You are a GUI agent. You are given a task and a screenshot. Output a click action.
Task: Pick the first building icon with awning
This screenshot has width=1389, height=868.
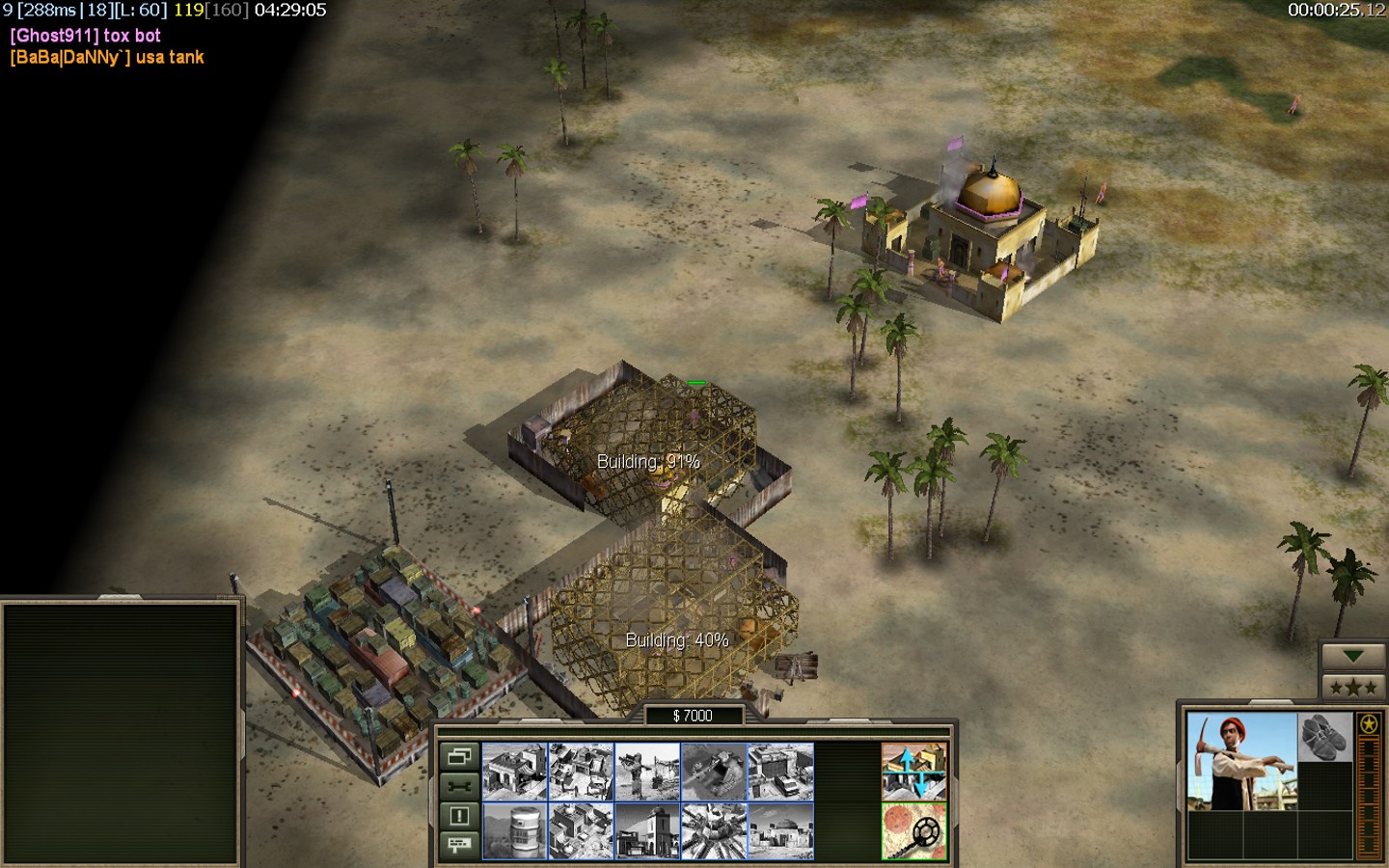(514, 772)
